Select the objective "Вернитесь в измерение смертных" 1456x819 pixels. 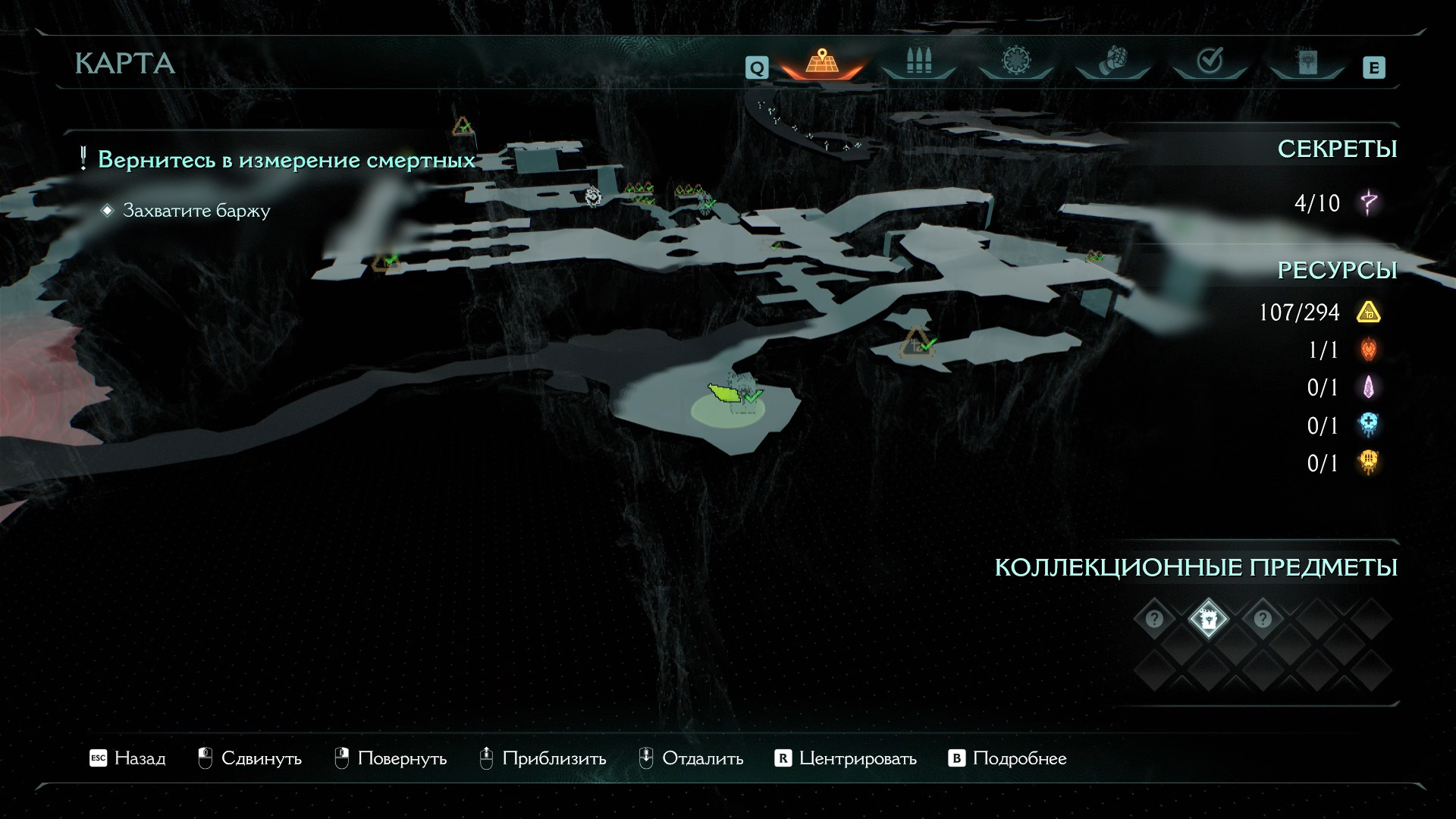pyautogui.click(x=287, y=160)
